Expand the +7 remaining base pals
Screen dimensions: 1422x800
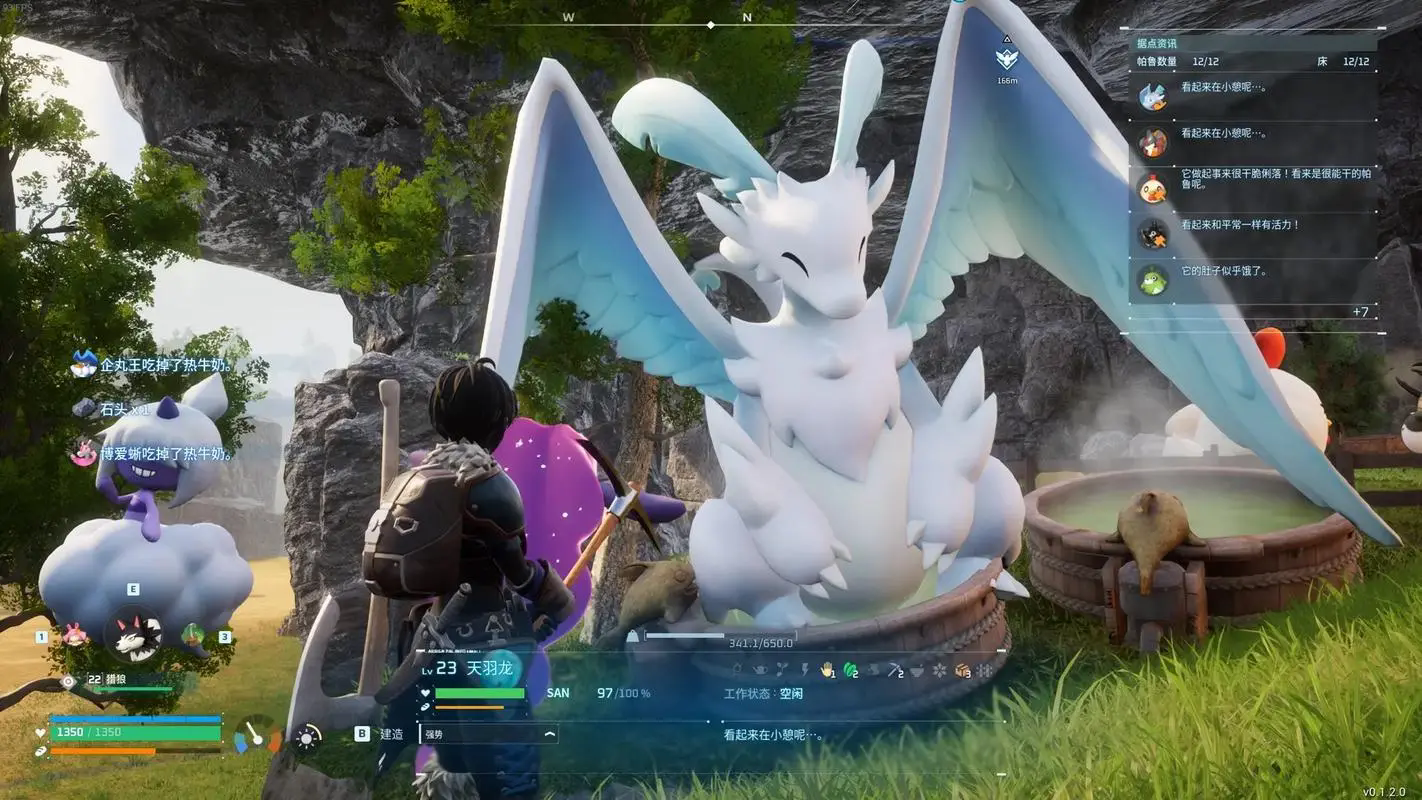[1360, 312]
